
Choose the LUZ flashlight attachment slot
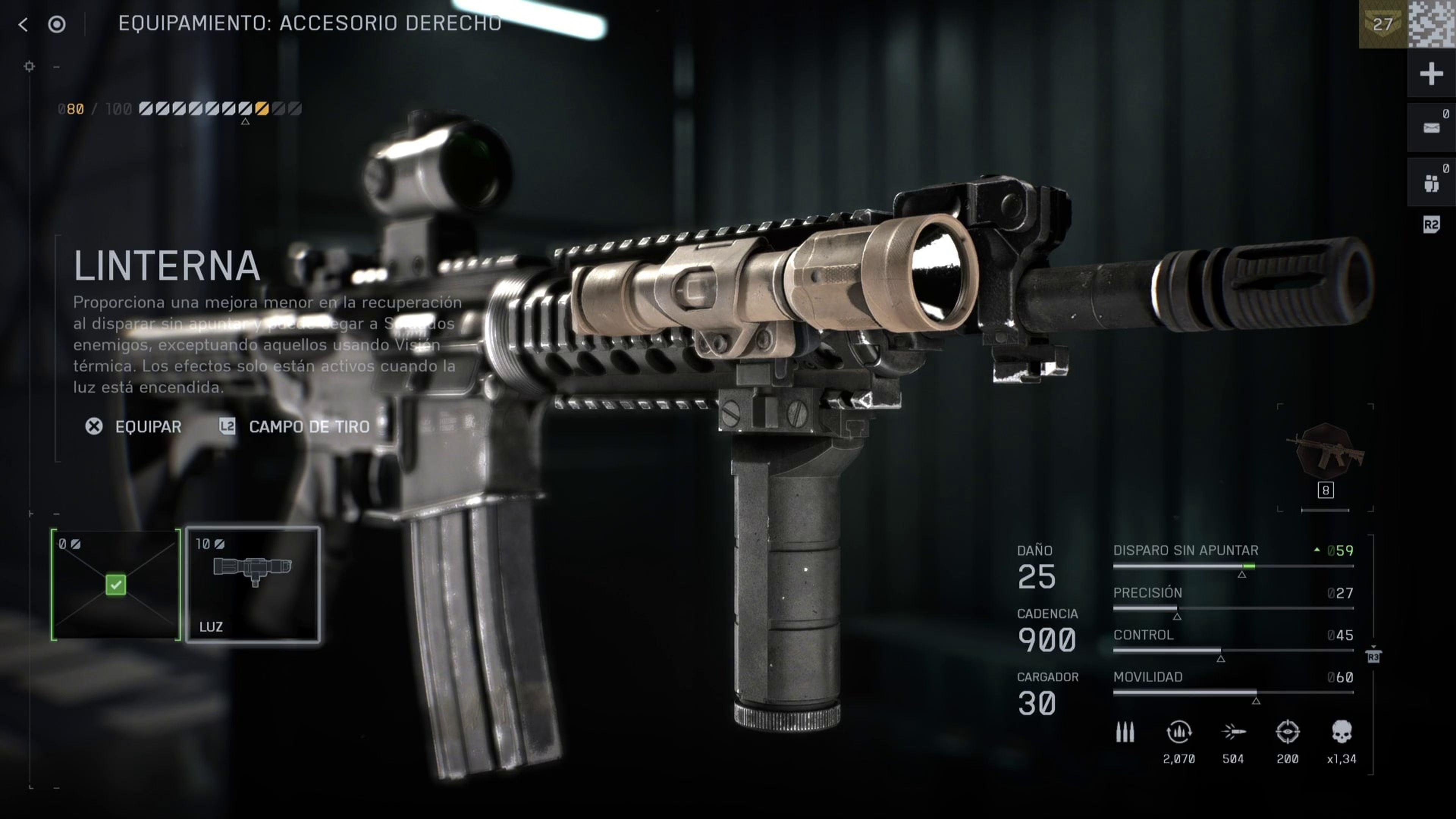(253, 584)
